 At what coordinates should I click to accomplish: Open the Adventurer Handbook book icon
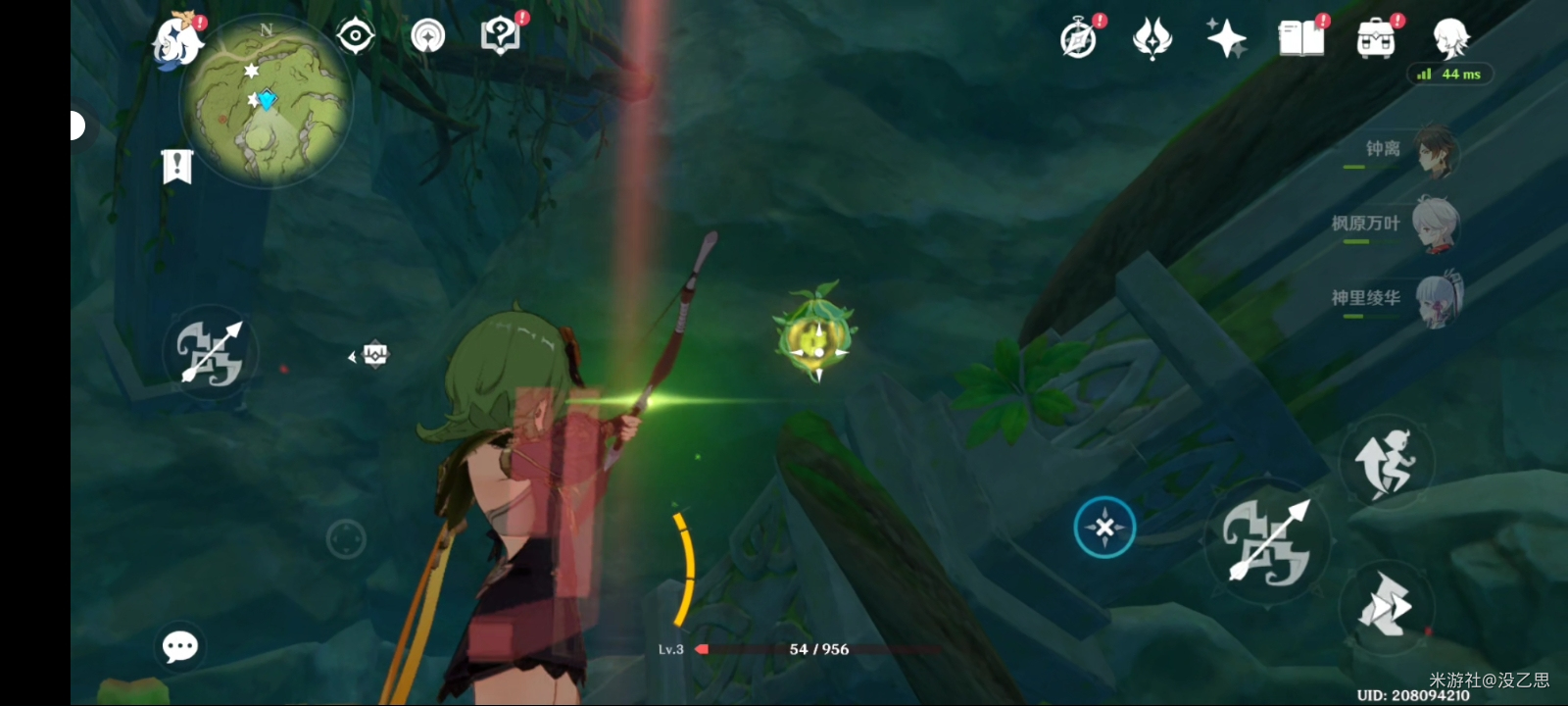coord(1300,39)
